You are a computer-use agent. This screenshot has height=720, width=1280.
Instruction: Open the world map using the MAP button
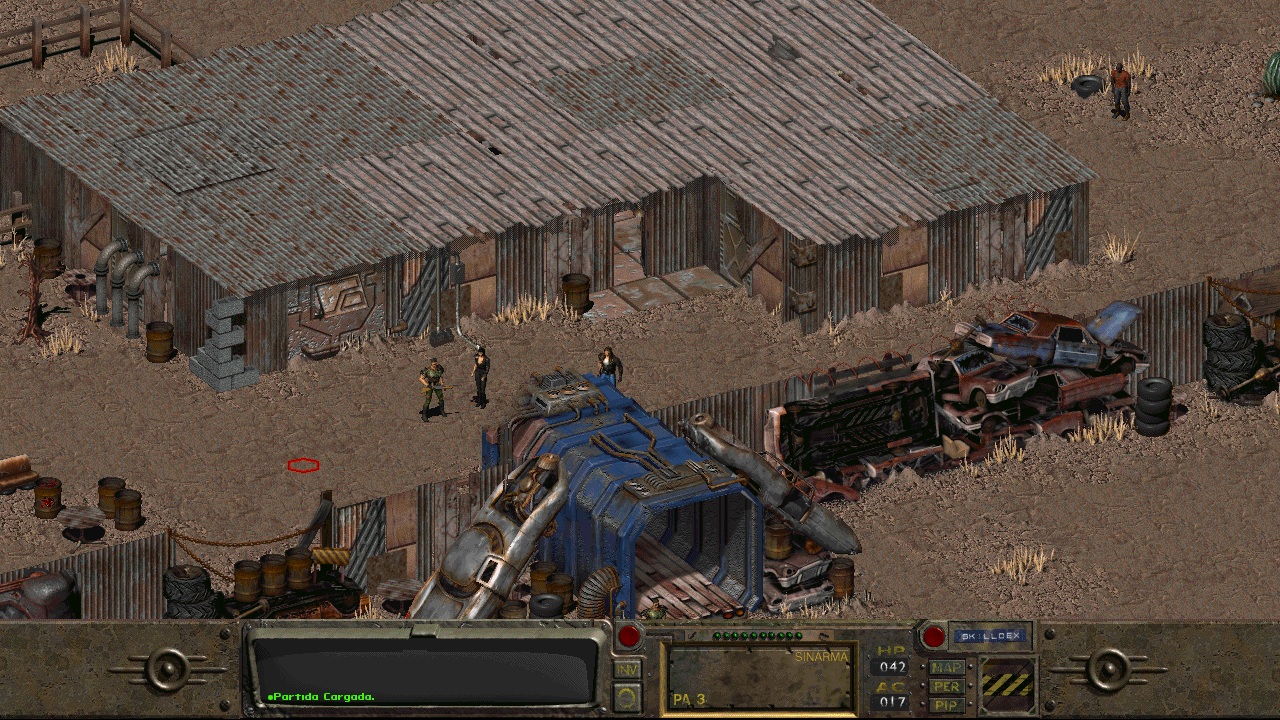pyautogui.click(x=946, y=667)
